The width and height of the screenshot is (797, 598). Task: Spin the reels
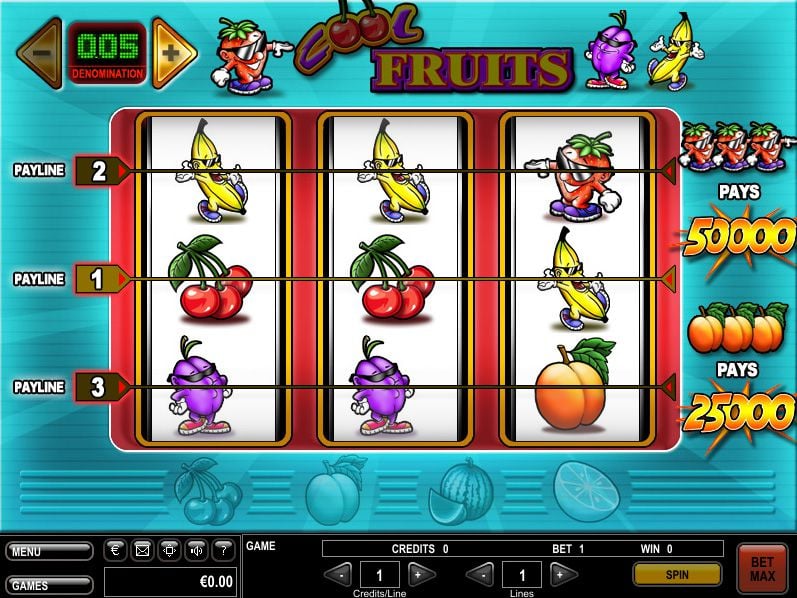tap(677, 574)
